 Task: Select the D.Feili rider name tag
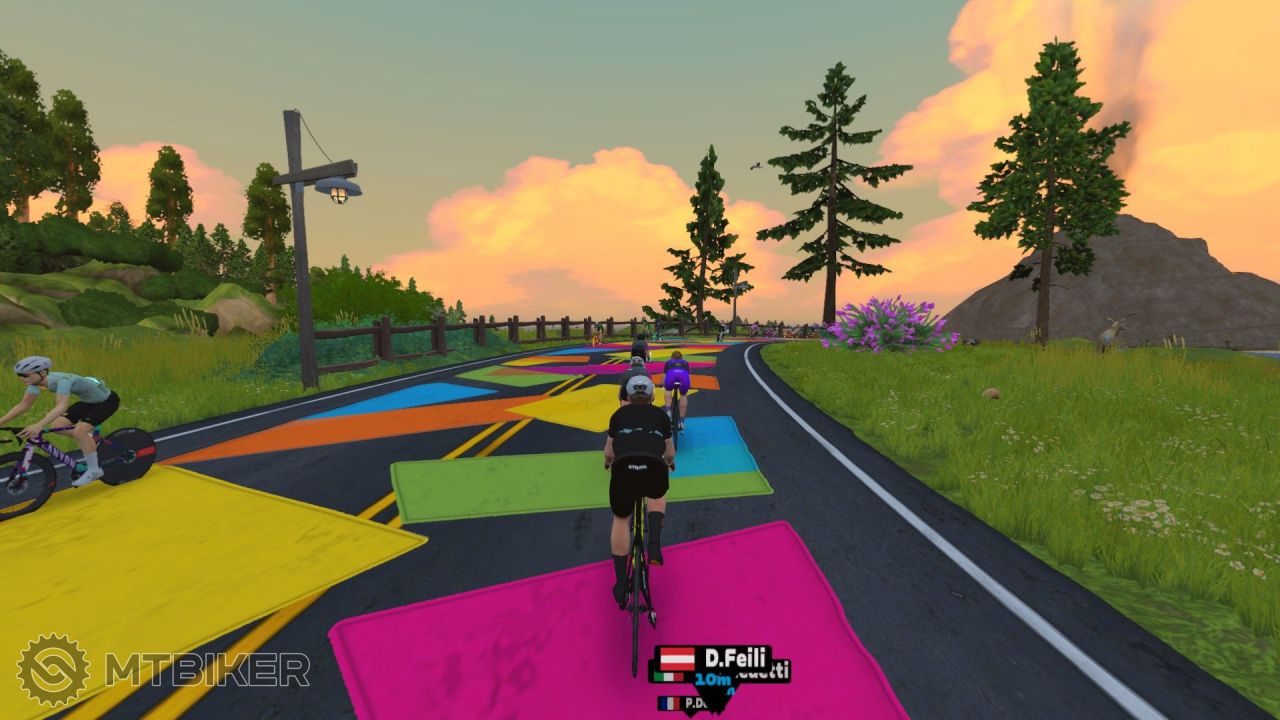coord(713,659)
